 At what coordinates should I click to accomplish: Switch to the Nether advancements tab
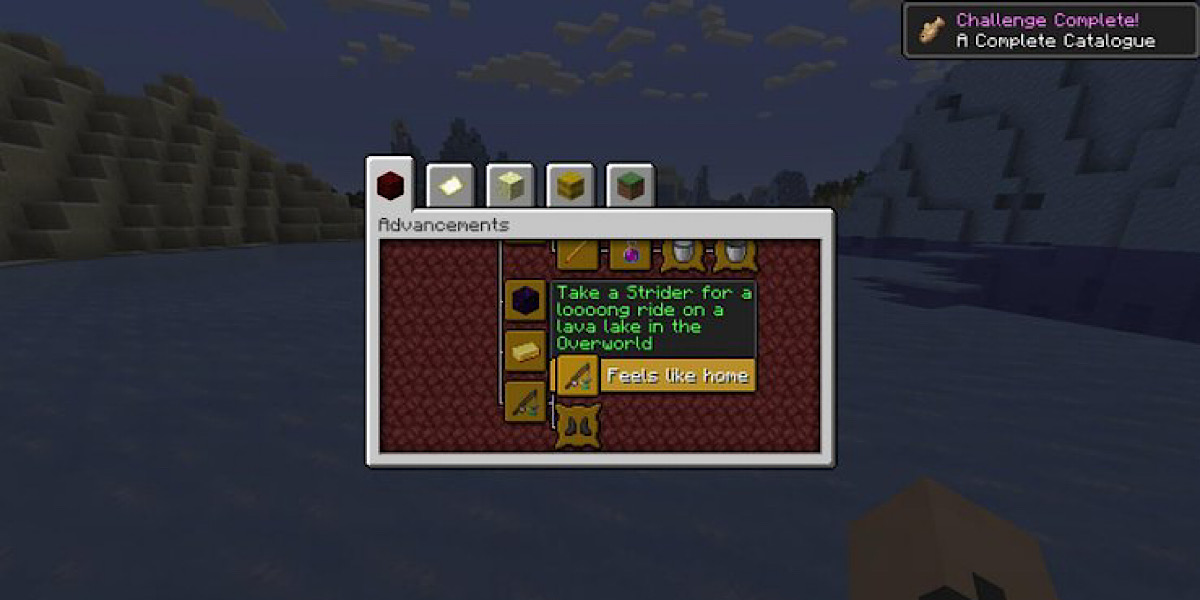click(x=390, y=185)
